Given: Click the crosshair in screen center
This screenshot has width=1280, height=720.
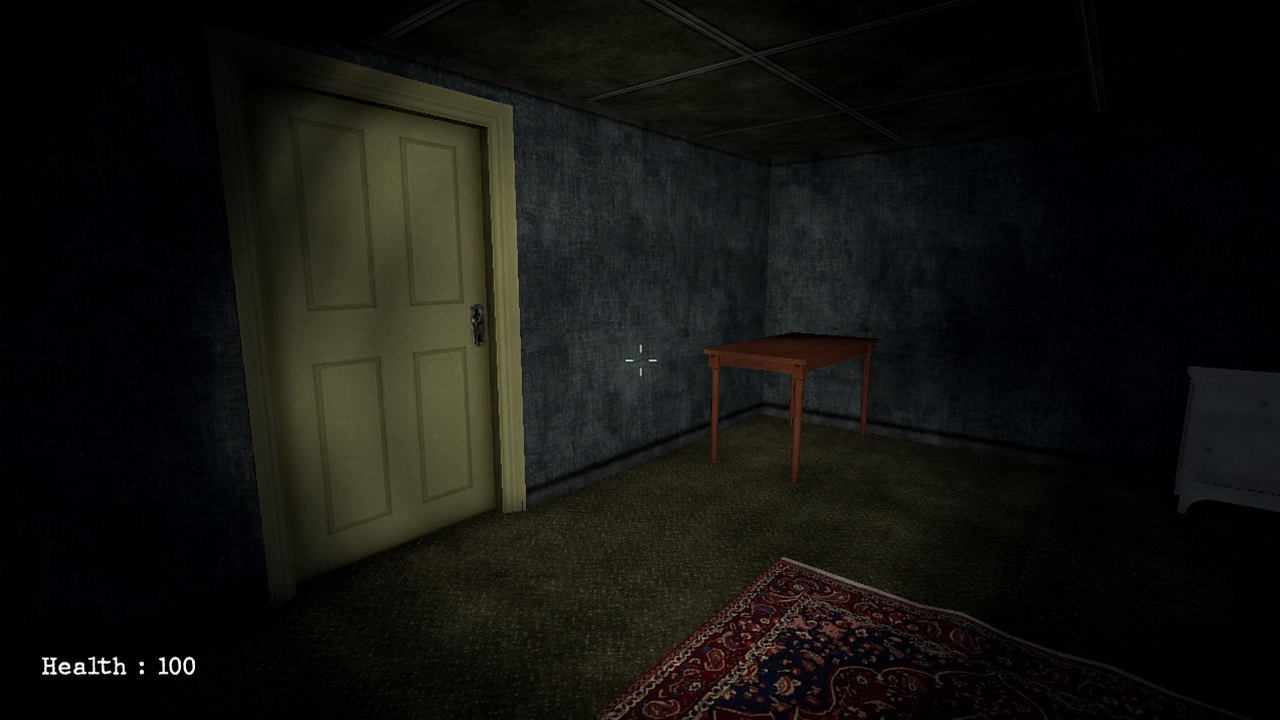Looking at the screenshot, I should (639, 360).
